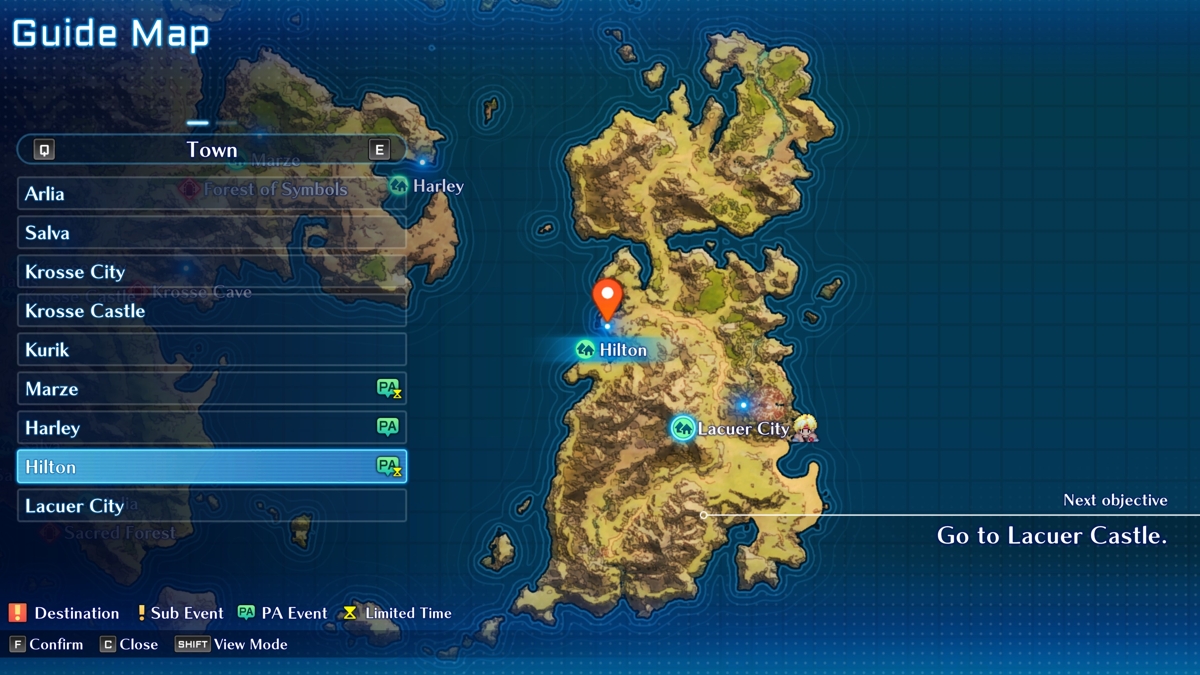Select Arlia from the town list
This screenshot has height=675, width=1200.
[x=212, y=194]
